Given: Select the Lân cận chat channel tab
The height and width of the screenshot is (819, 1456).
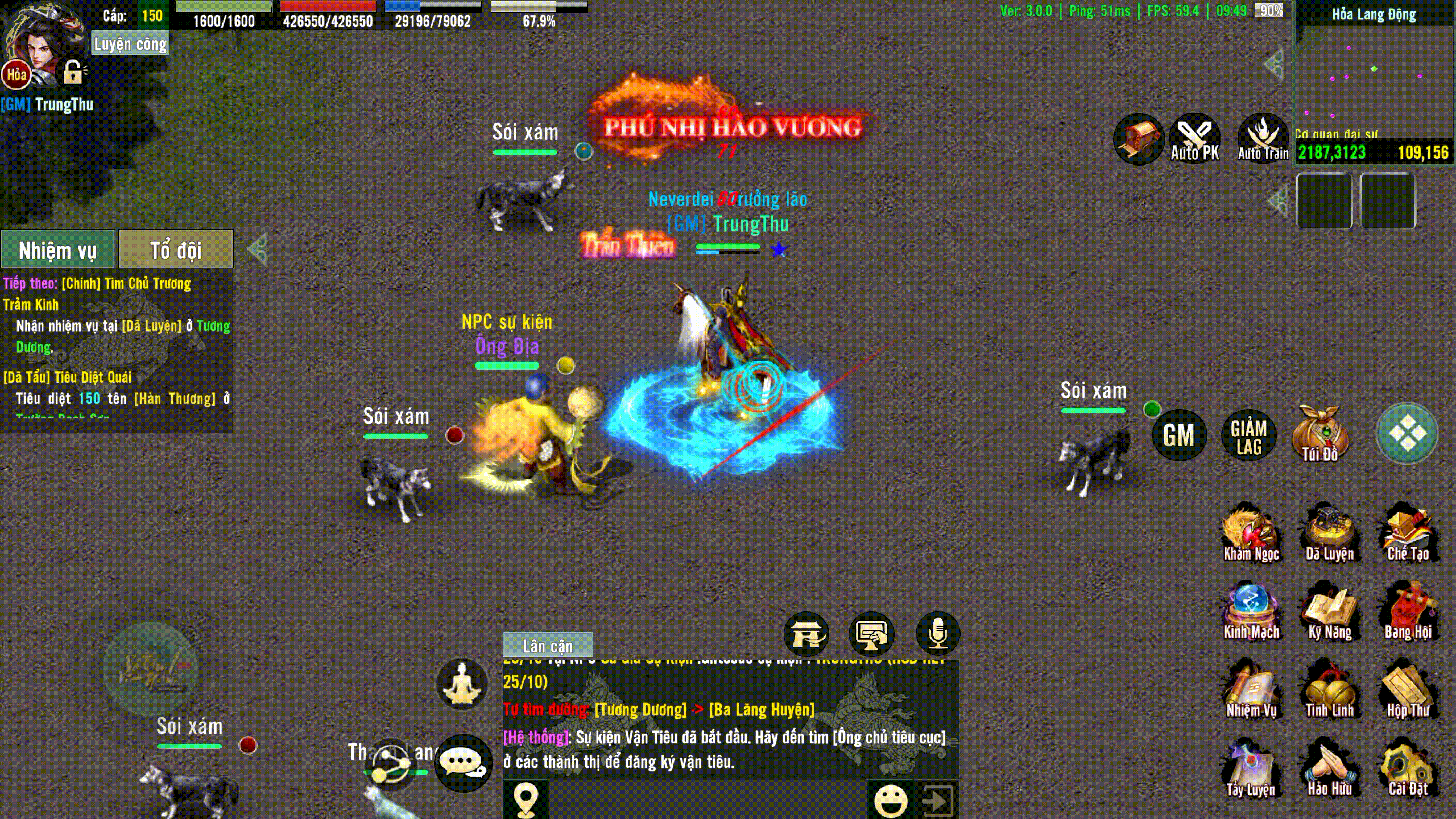Looking at the screenshot, I should pos(548,646).
